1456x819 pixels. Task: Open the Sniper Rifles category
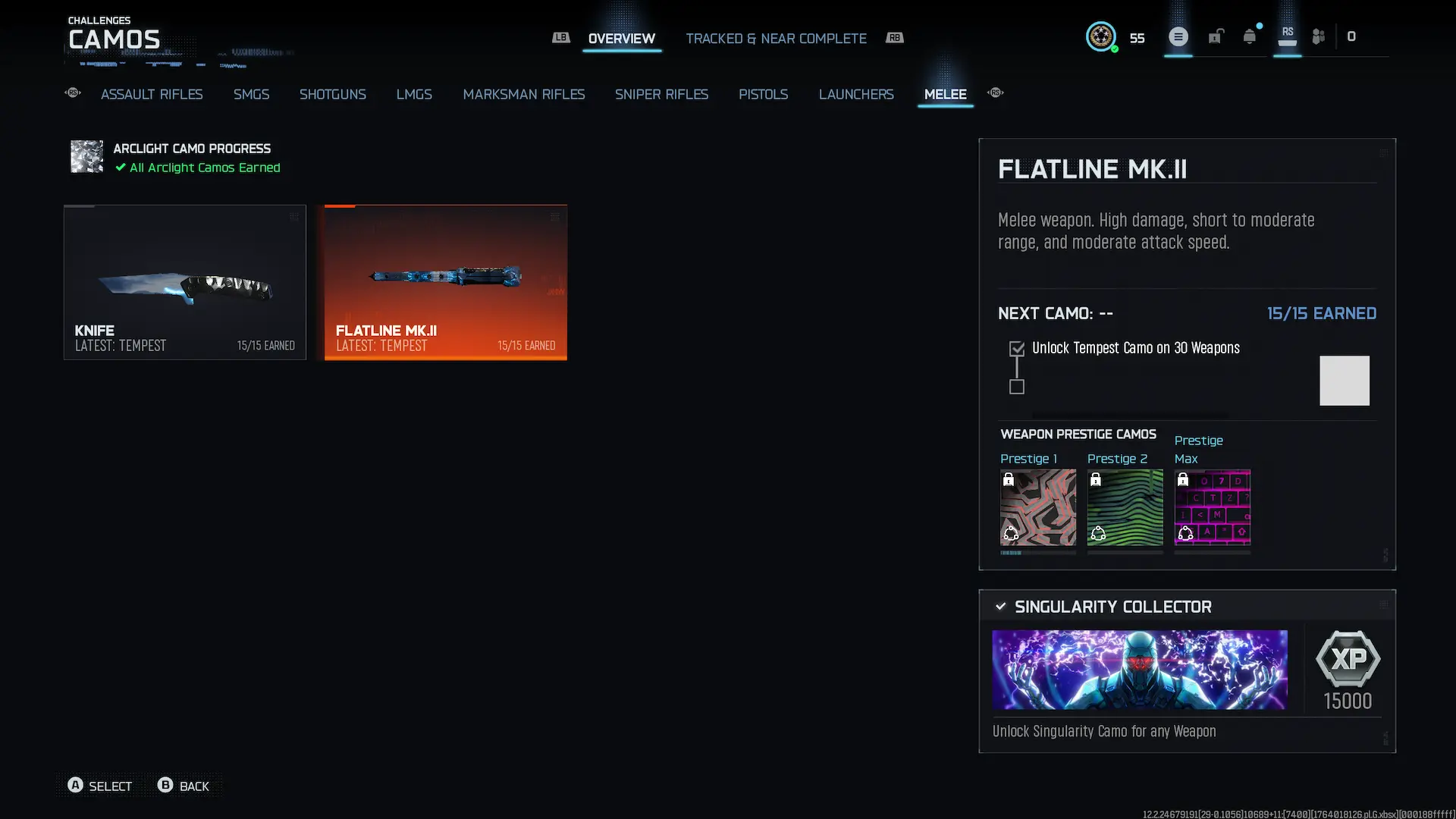pyautogui.click(x=661, y=94)
